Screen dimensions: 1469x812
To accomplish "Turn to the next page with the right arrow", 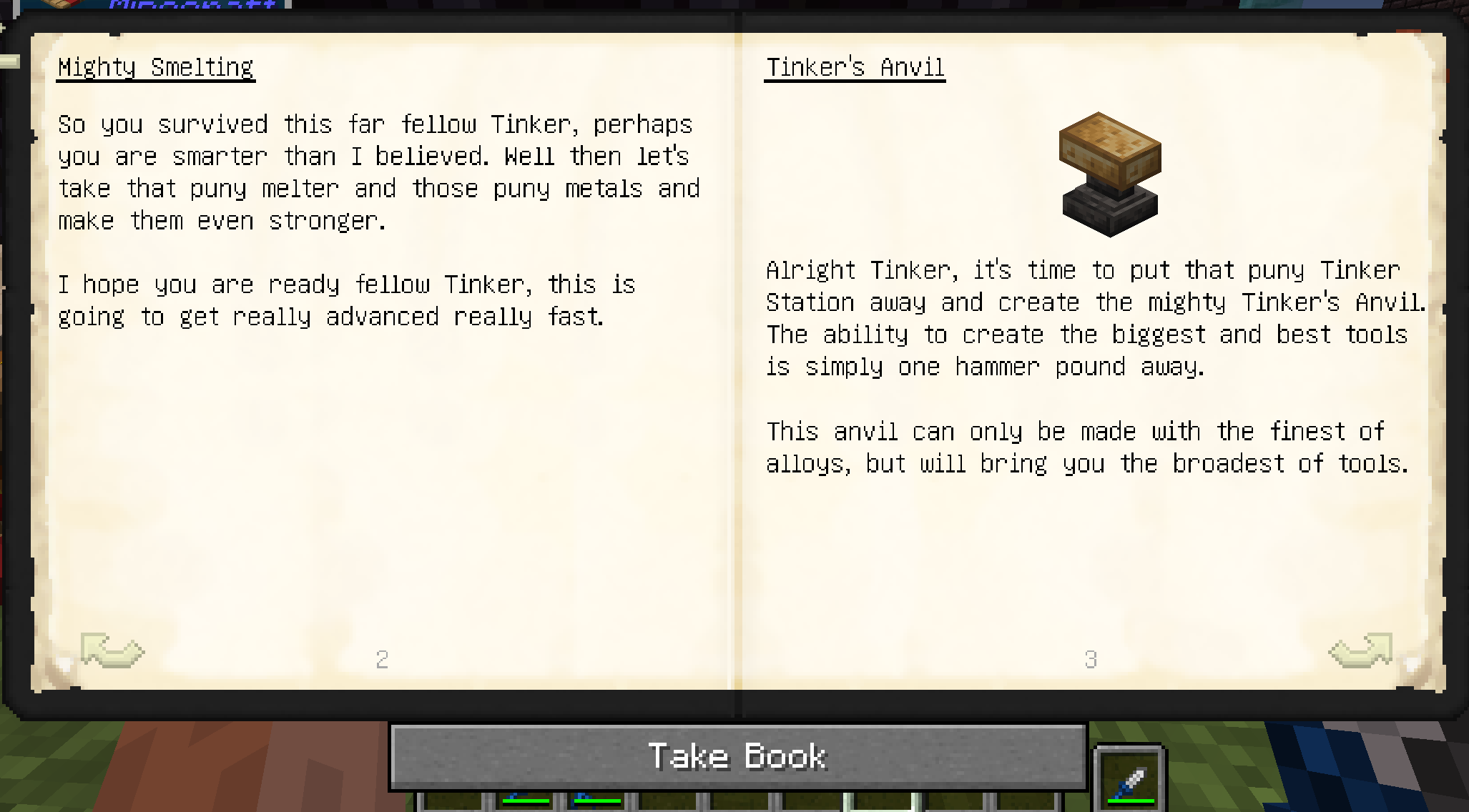I will [x=1361, y=650].
